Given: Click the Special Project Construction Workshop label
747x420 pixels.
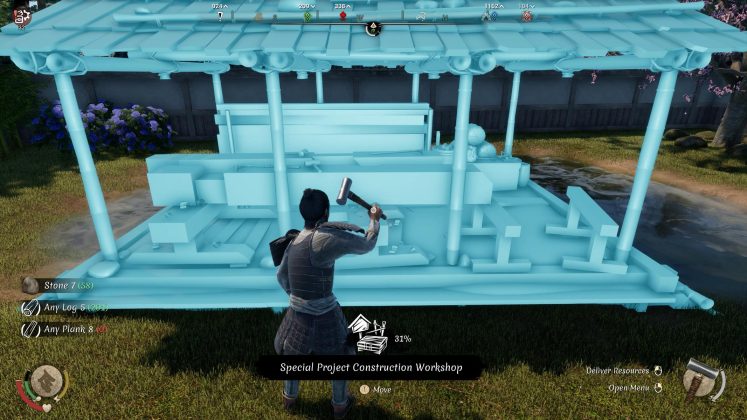Looking at the screenshot, I should pos(370,368).
